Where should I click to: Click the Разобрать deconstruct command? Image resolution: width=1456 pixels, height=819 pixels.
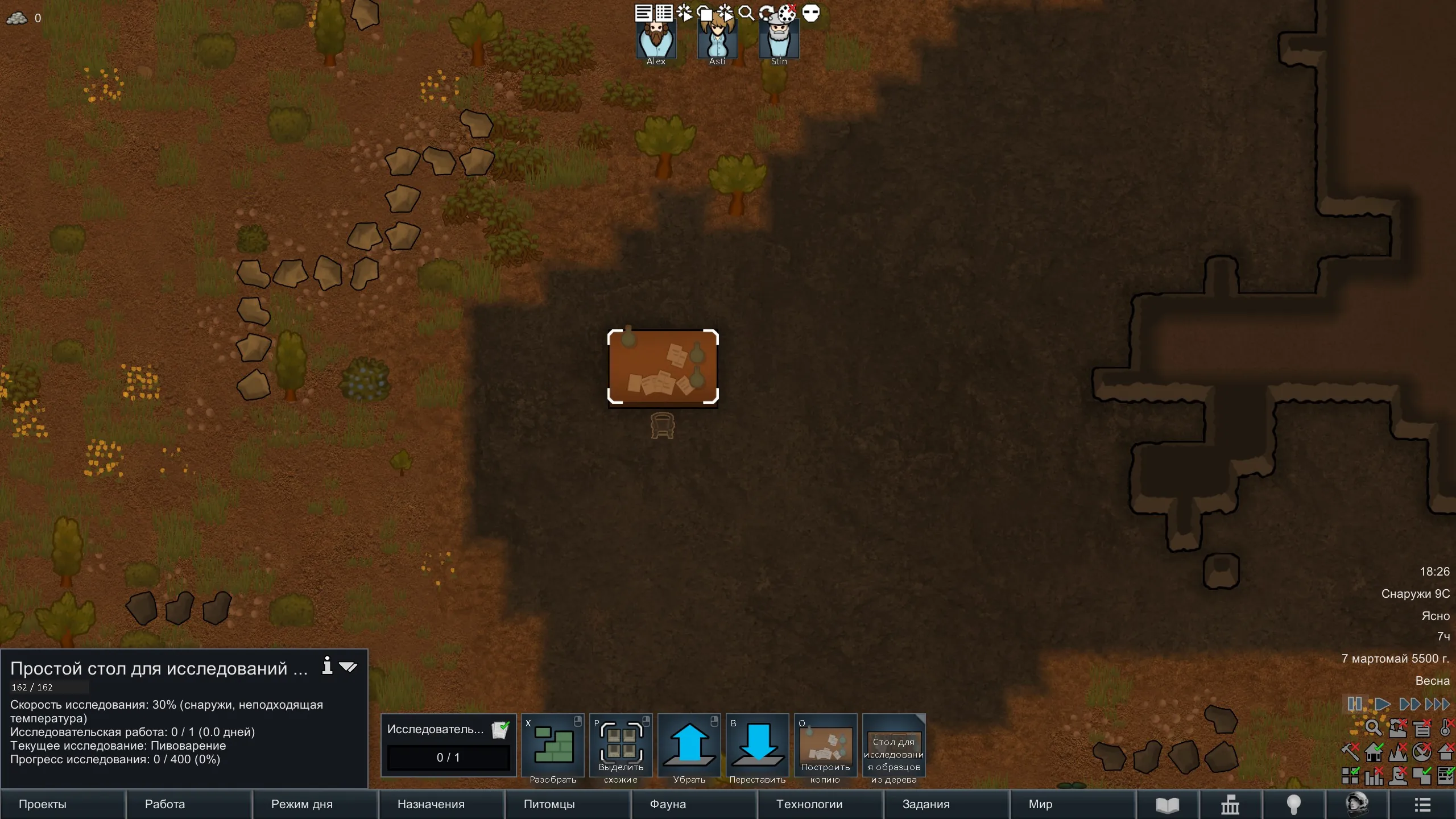[553, 746]
